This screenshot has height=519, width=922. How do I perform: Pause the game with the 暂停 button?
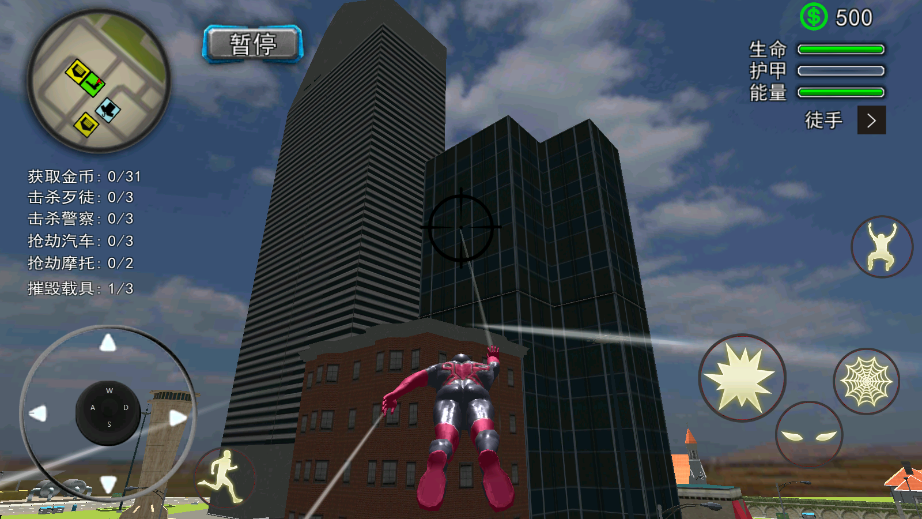tap(253, 44)
